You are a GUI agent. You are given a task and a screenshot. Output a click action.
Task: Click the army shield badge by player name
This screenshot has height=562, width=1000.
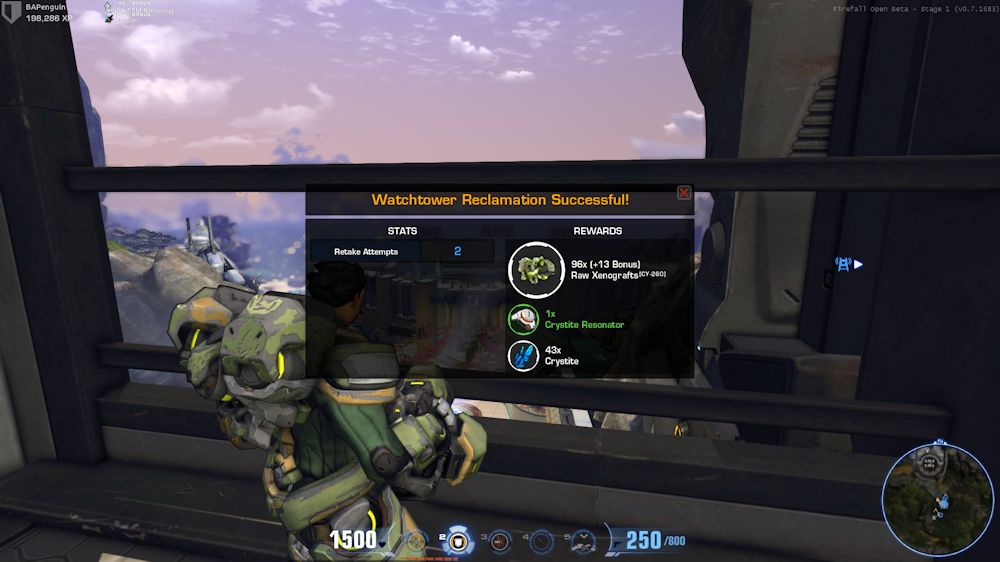[x=11, y=12]
